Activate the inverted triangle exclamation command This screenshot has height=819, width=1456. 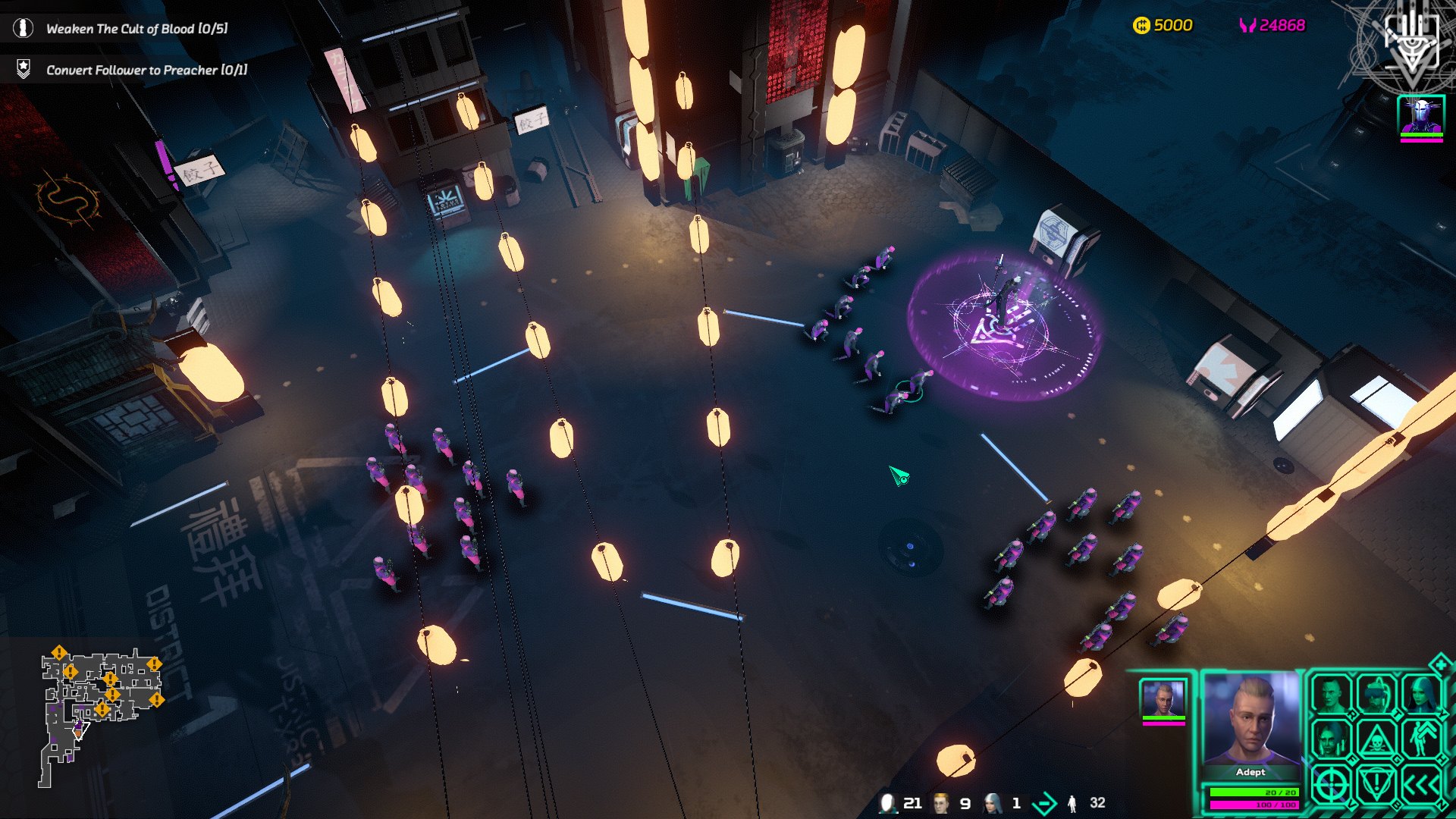coord(1376,785)
